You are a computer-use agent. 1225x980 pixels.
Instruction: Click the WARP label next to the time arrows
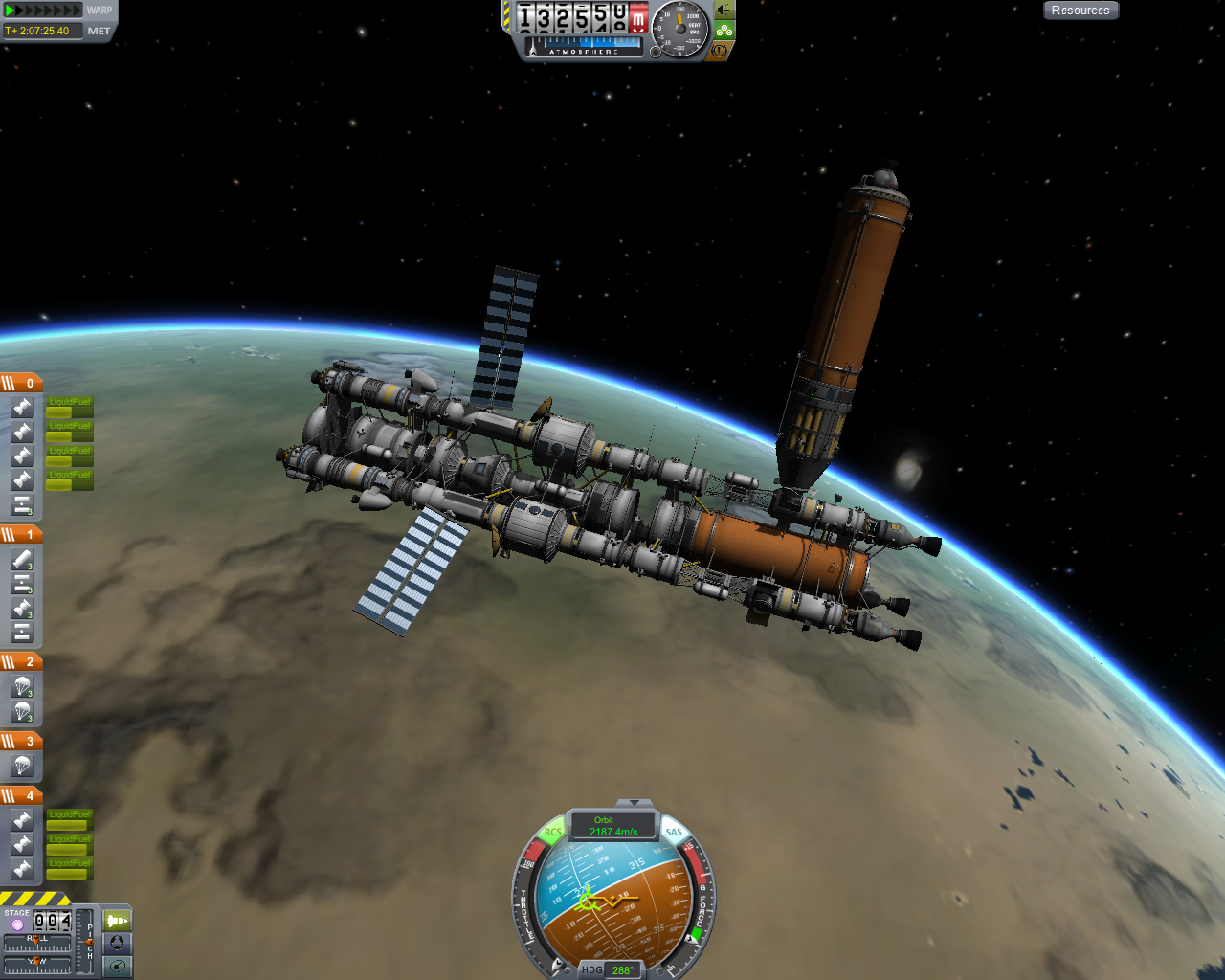(x=100, y=10)
